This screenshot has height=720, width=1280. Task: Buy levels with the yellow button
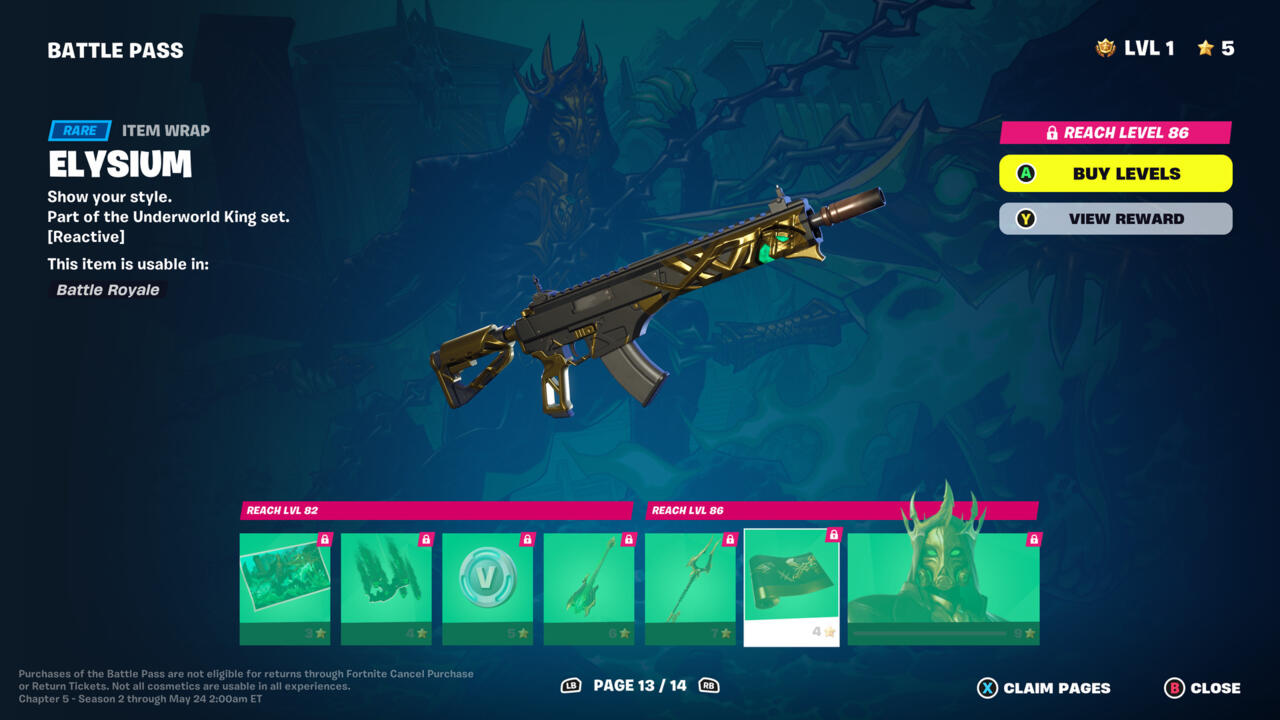(x=1115, y=173)
